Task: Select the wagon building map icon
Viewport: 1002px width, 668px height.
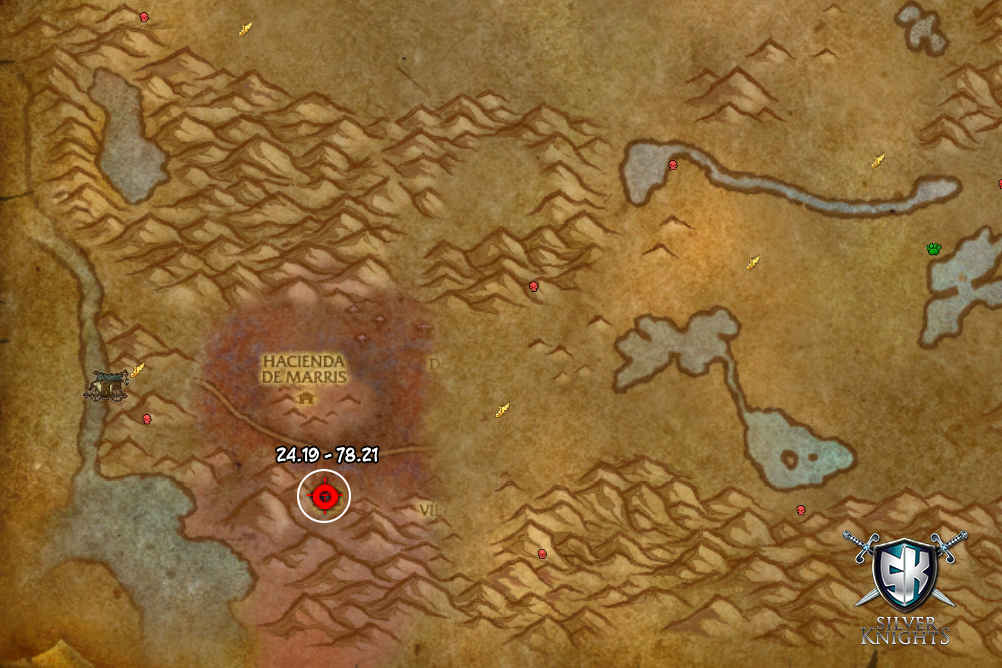Action: pos(104,384)
